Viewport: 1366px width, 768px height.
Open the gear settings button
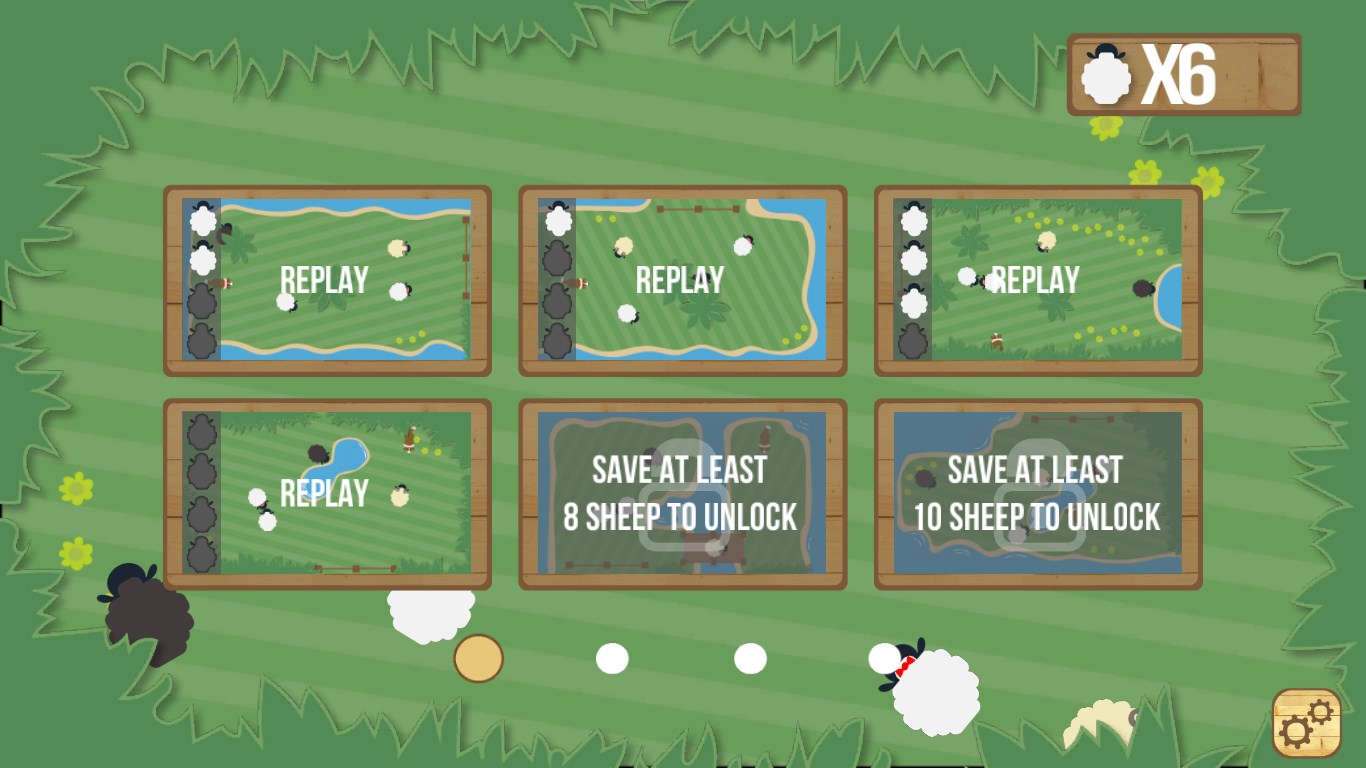pos(1306,722)
